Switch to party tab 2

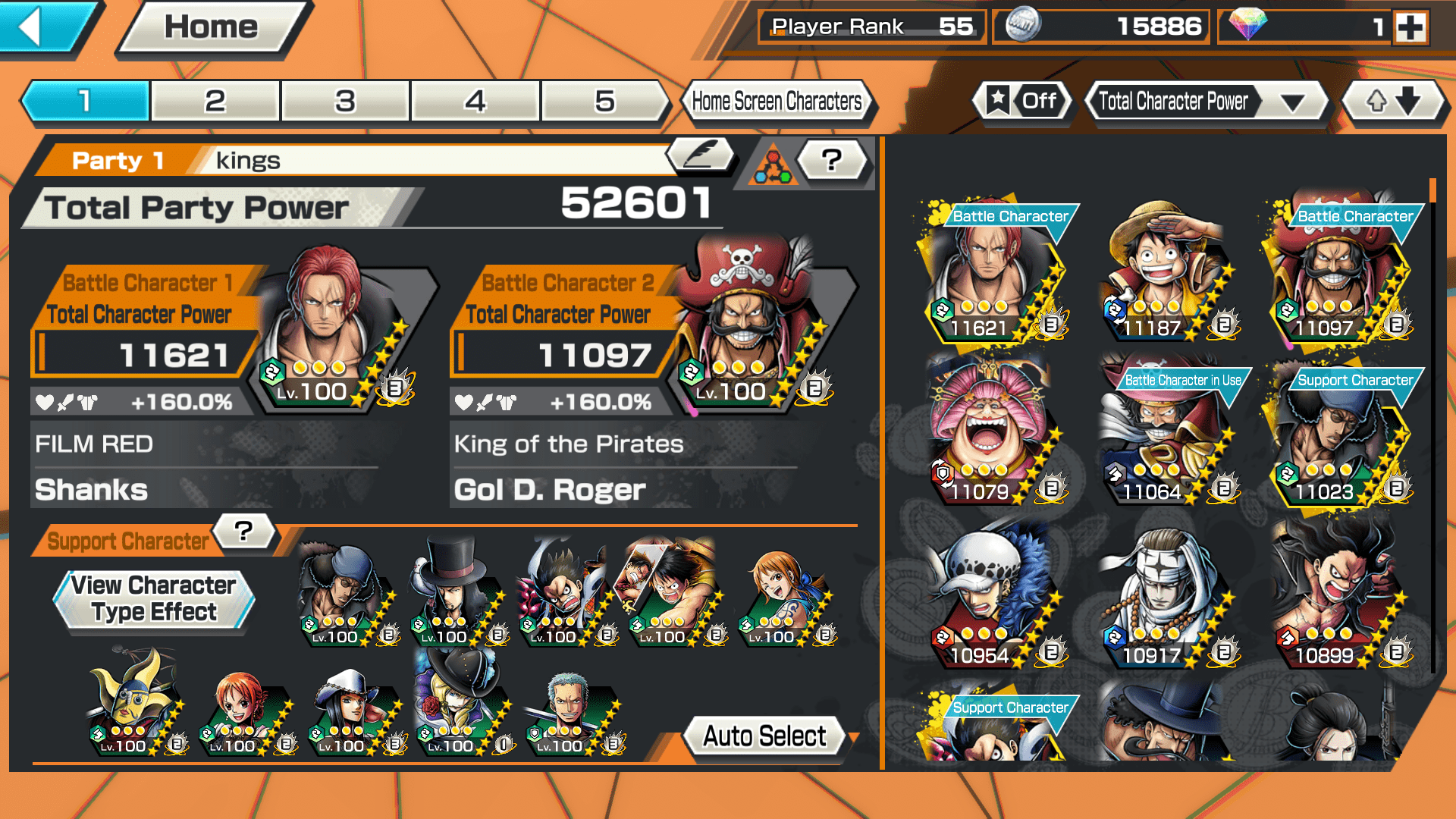pyautogui.click(x=215, y=101)
